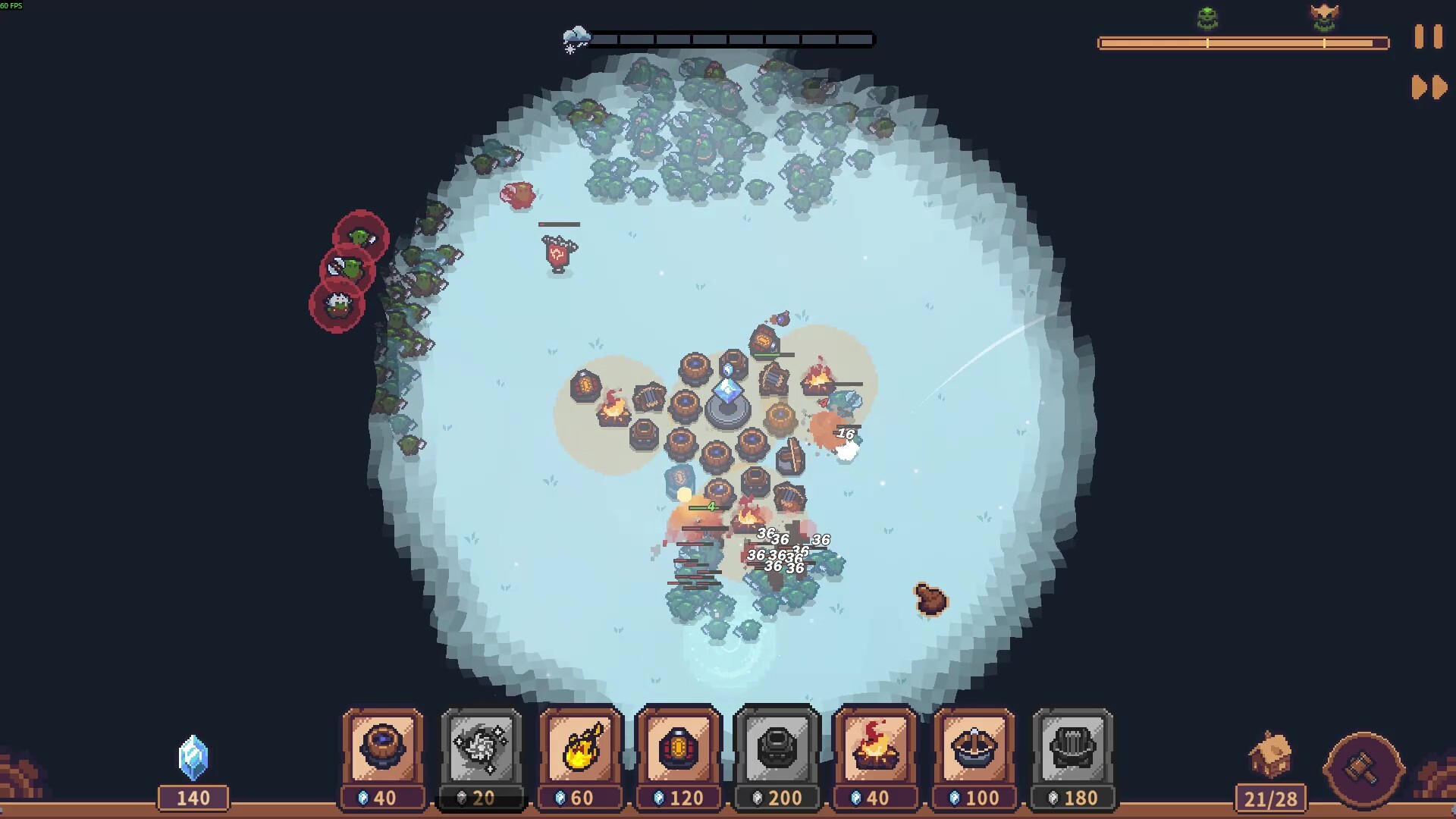Open the hammer build menu button

point(1363,768)
